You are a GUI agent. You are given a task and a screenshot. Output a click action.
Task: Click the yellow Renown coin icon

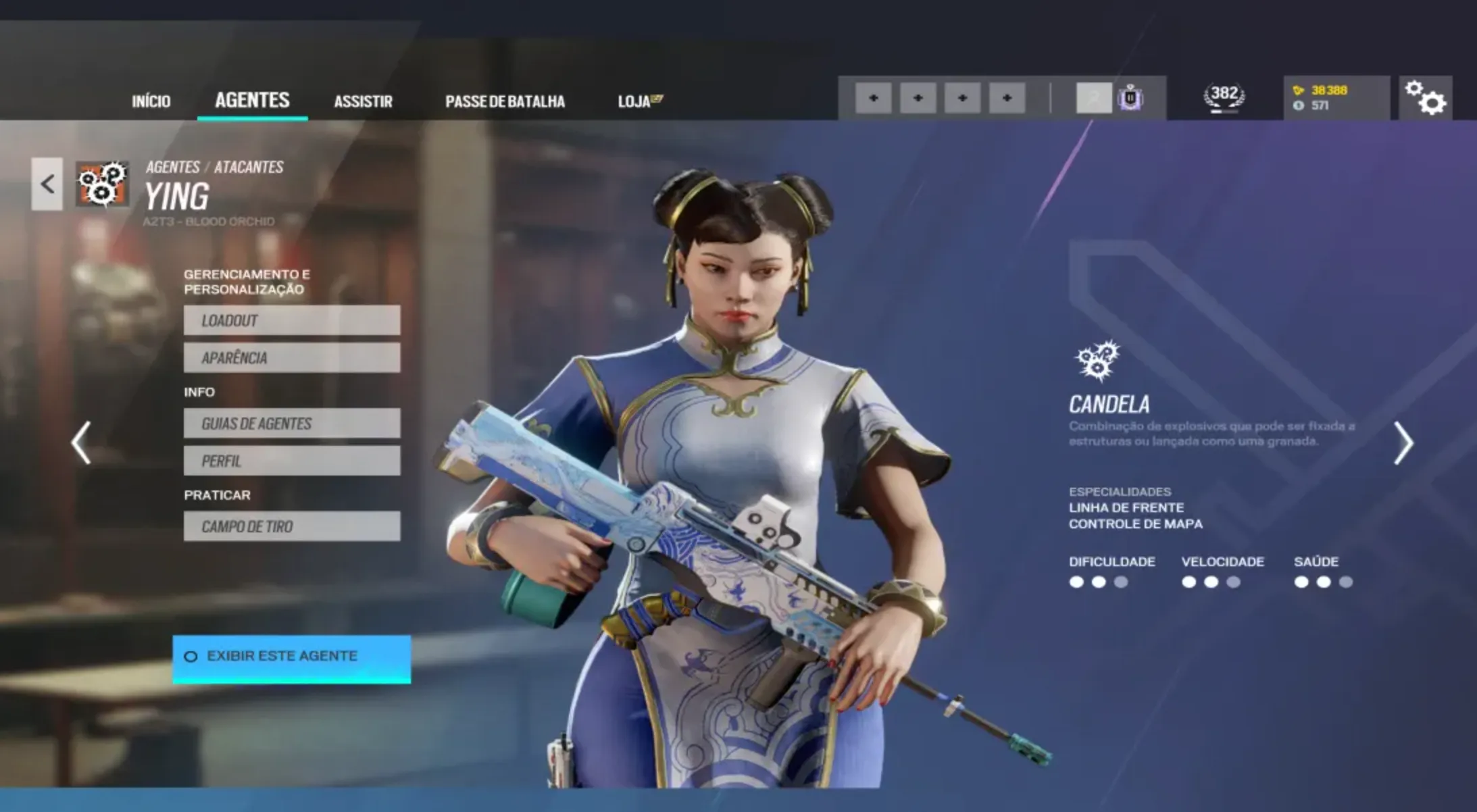(1299, 89)
